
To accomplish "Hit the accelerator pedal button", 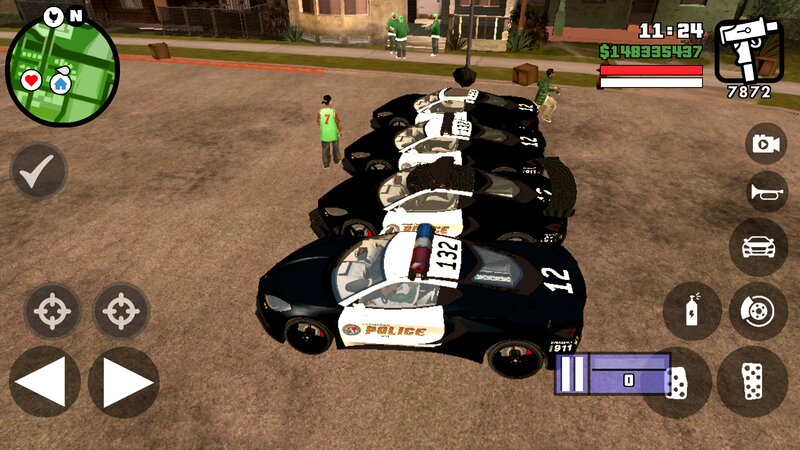I will tap(752, 382).
